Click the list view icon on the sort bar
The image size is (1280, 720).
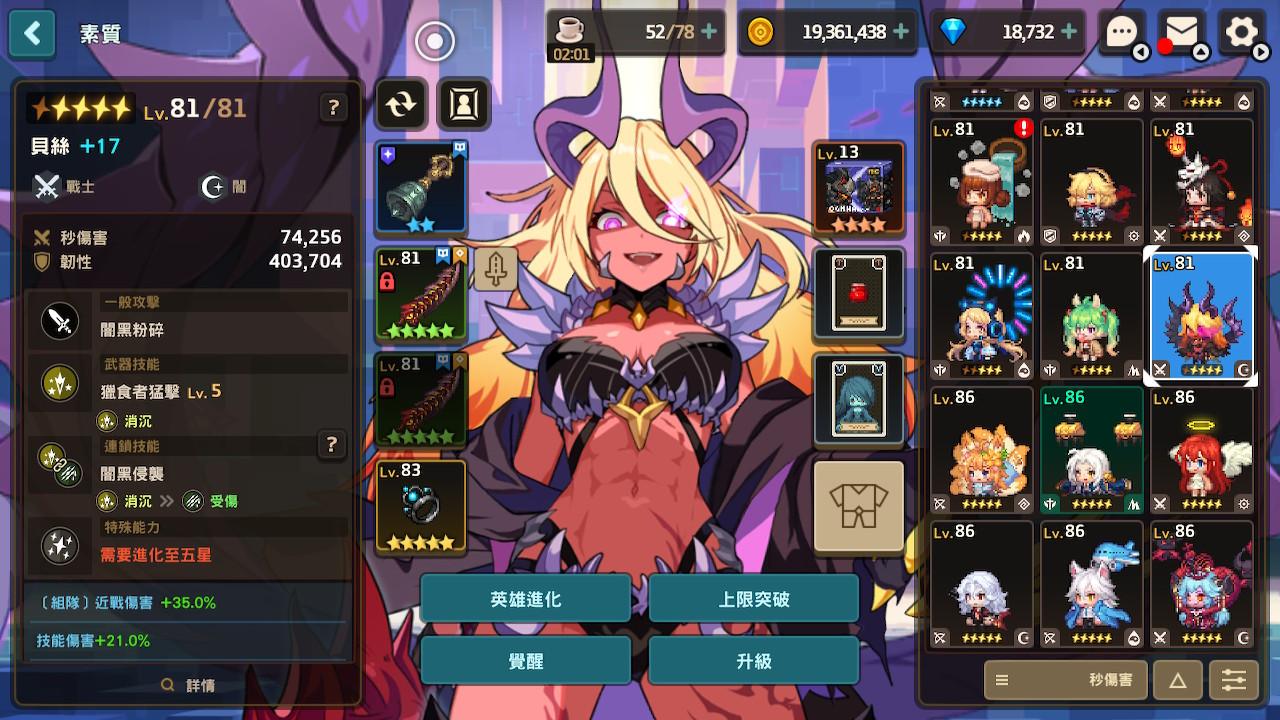[x=1003, y=680]
